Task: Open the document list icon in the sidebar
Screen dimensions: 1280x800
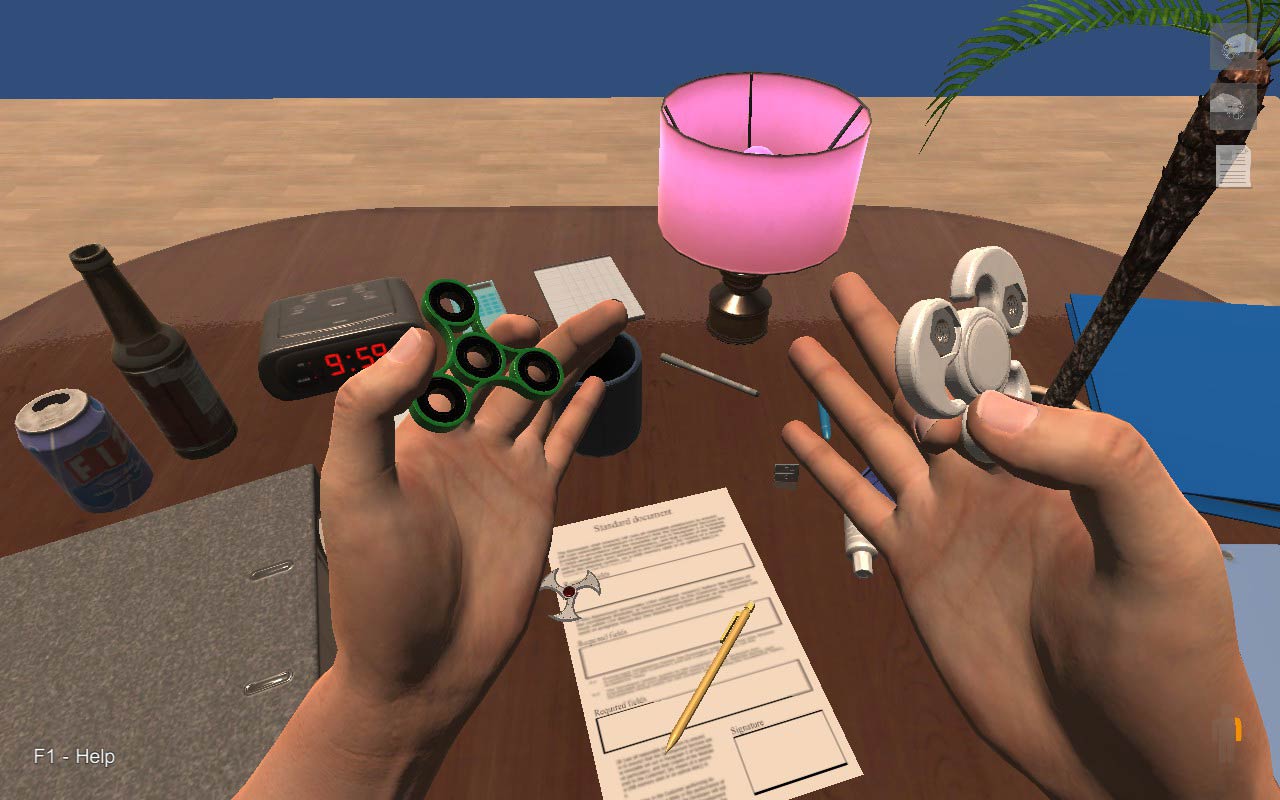Action: 1232,165
